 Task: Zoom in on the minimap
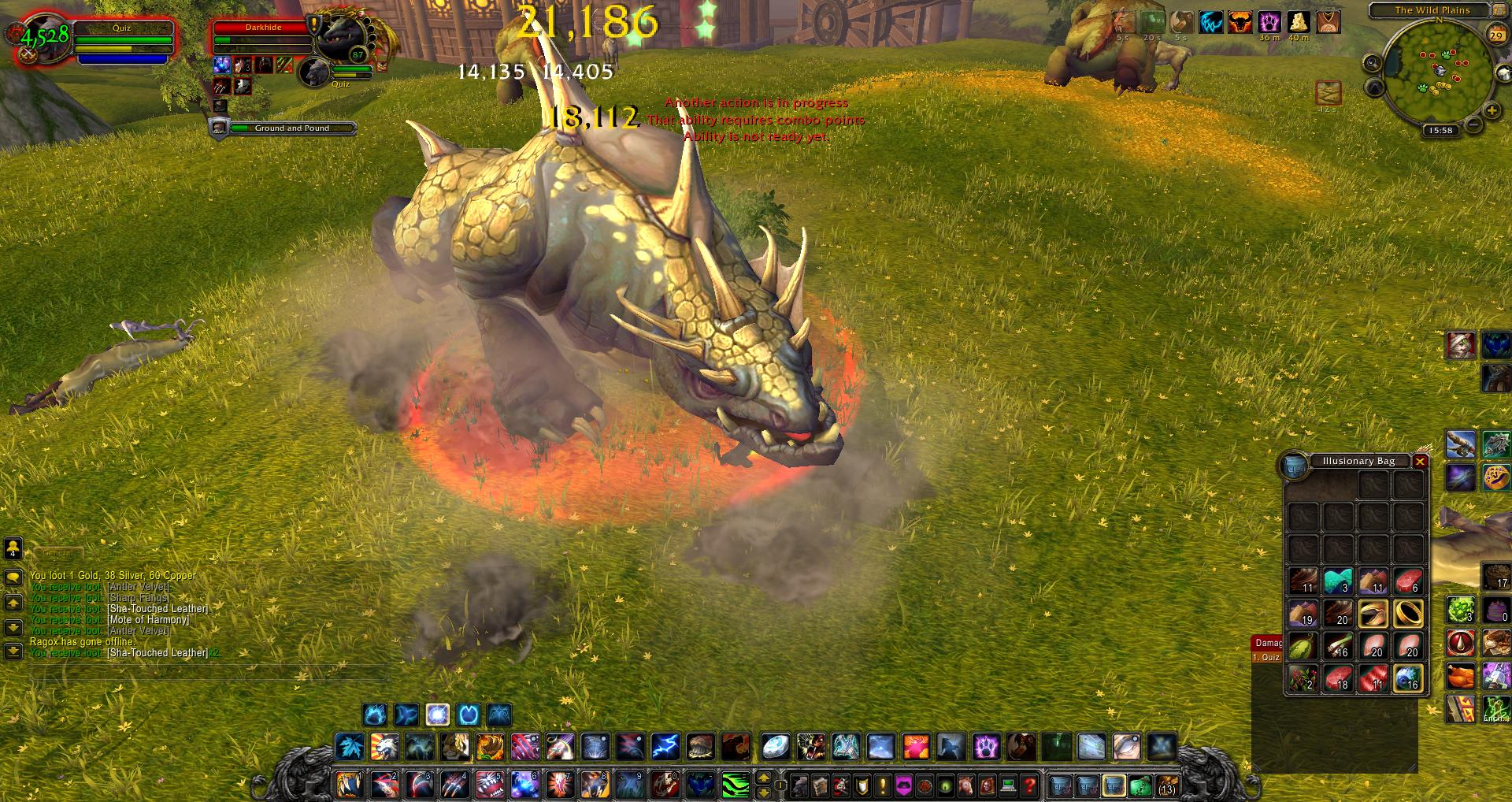[x=1491, y=110]
